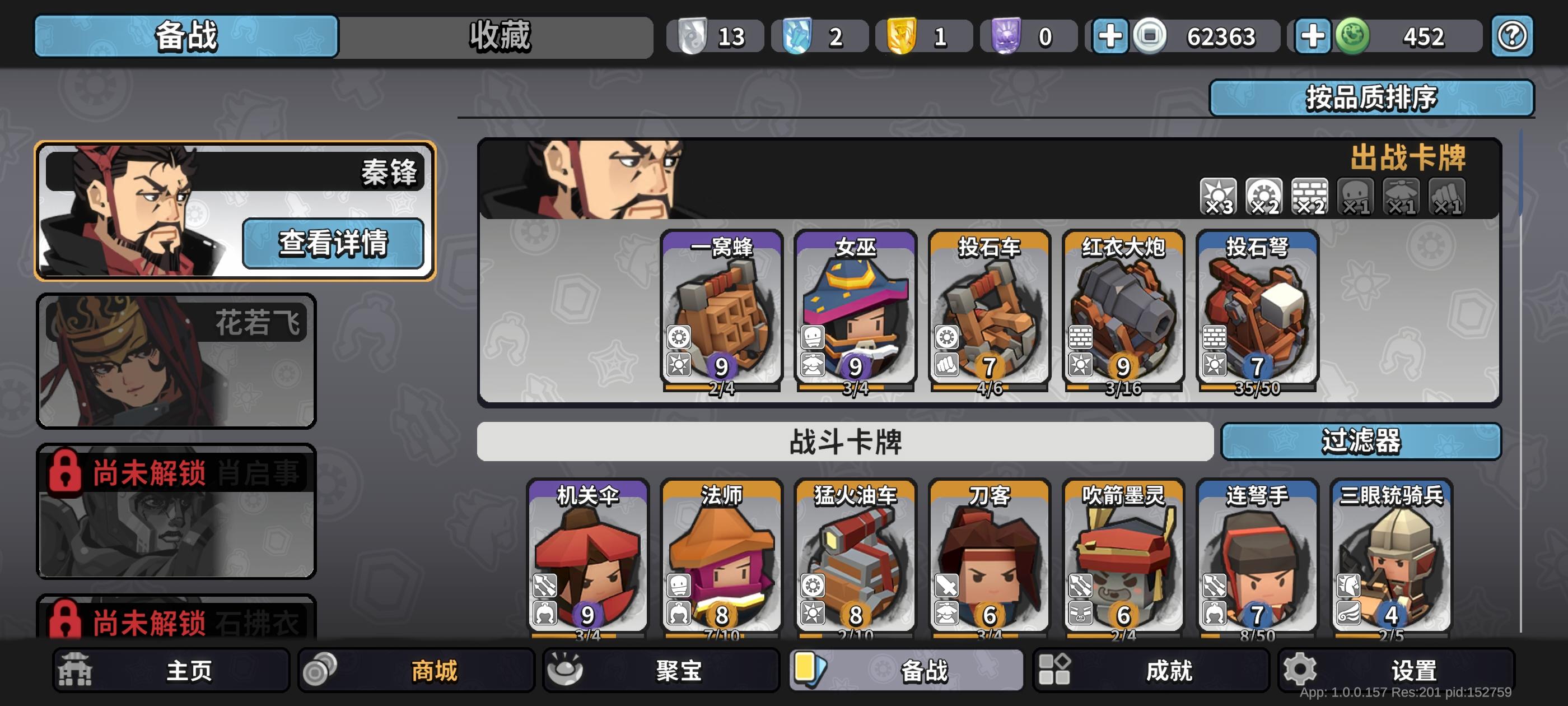The image size is (1568, 706).
Task: Select the blue crystal resource icon
Action: (x=797, y=35)
